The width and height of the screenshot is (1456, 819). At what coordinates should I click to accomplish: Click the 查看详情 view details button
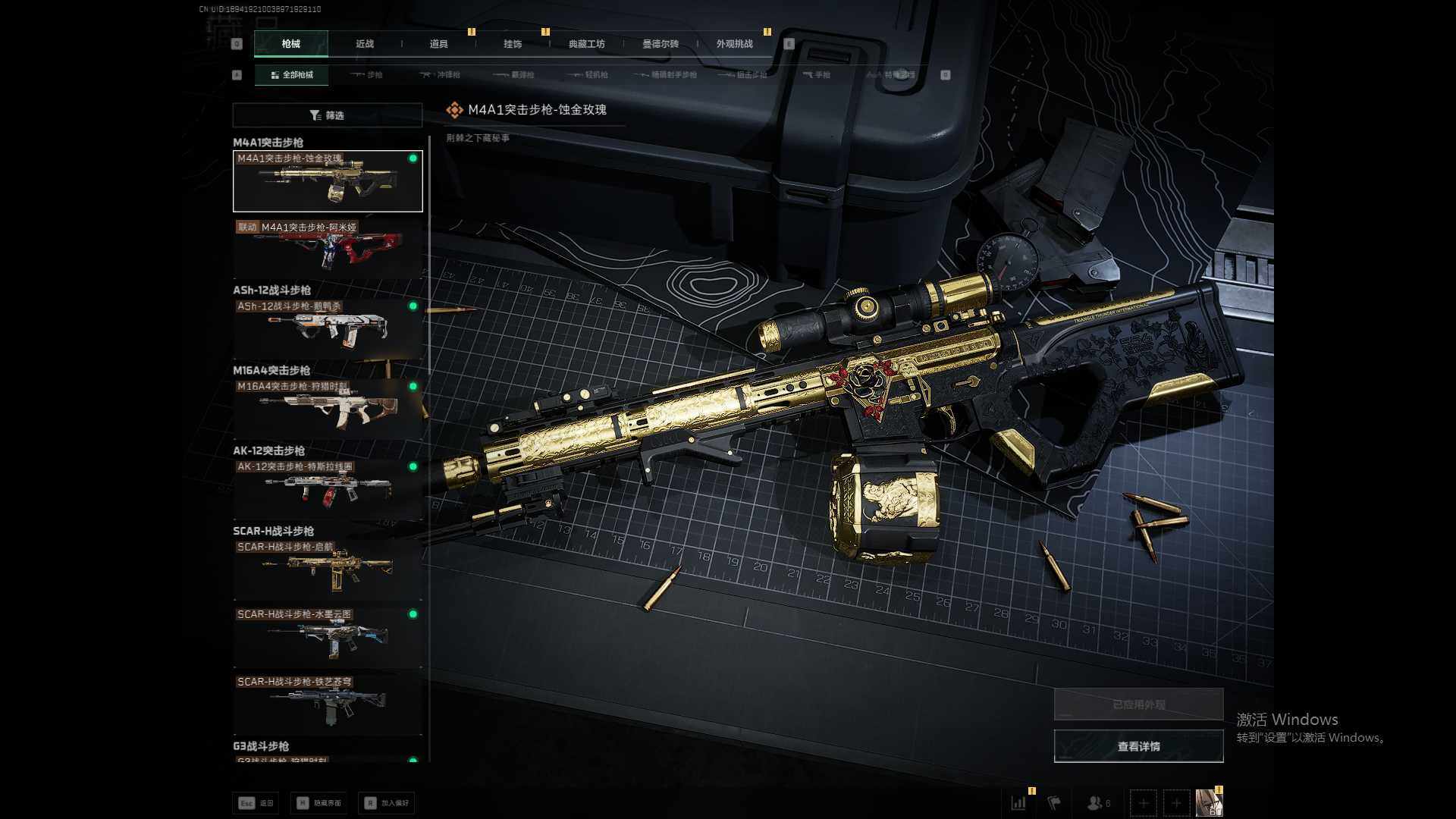[1138, 747]
